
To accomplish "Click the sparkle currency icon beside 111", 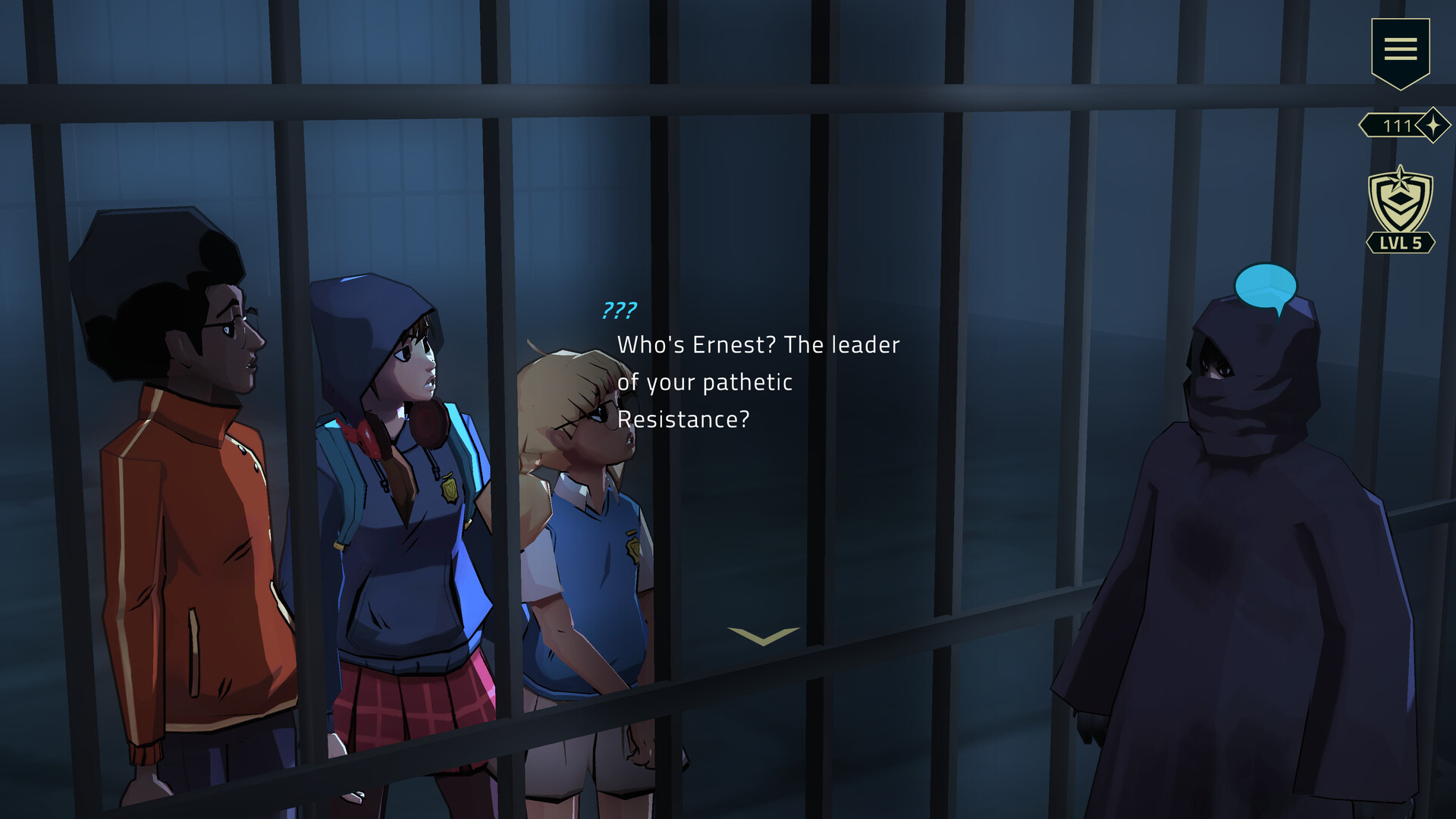I will click(1432, 127).
